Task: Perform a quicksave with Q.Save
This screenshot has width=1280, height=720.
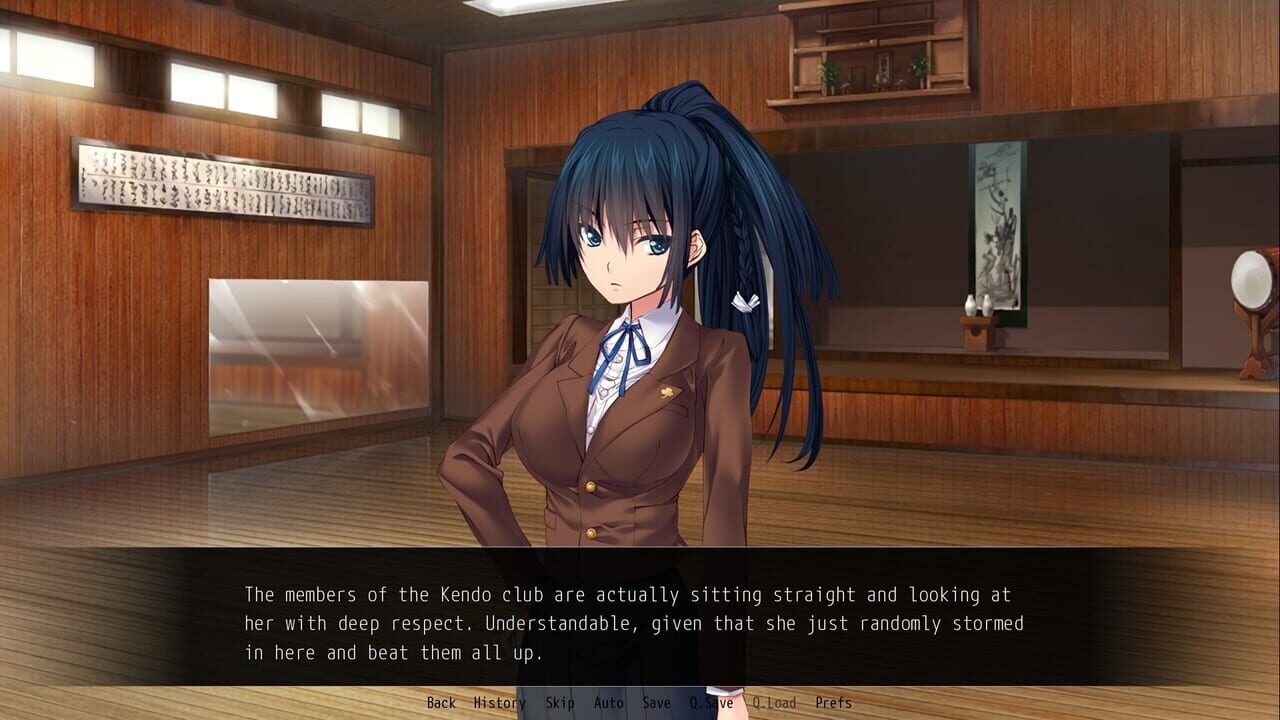Action: pos(712,703)
